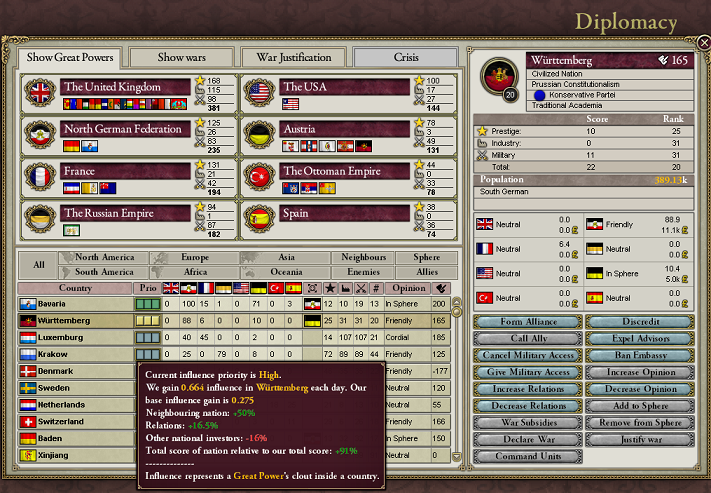711x493 pixels.
Task: Select The Ottoman Empire great power entry
Action: click(x=345, y=171)
